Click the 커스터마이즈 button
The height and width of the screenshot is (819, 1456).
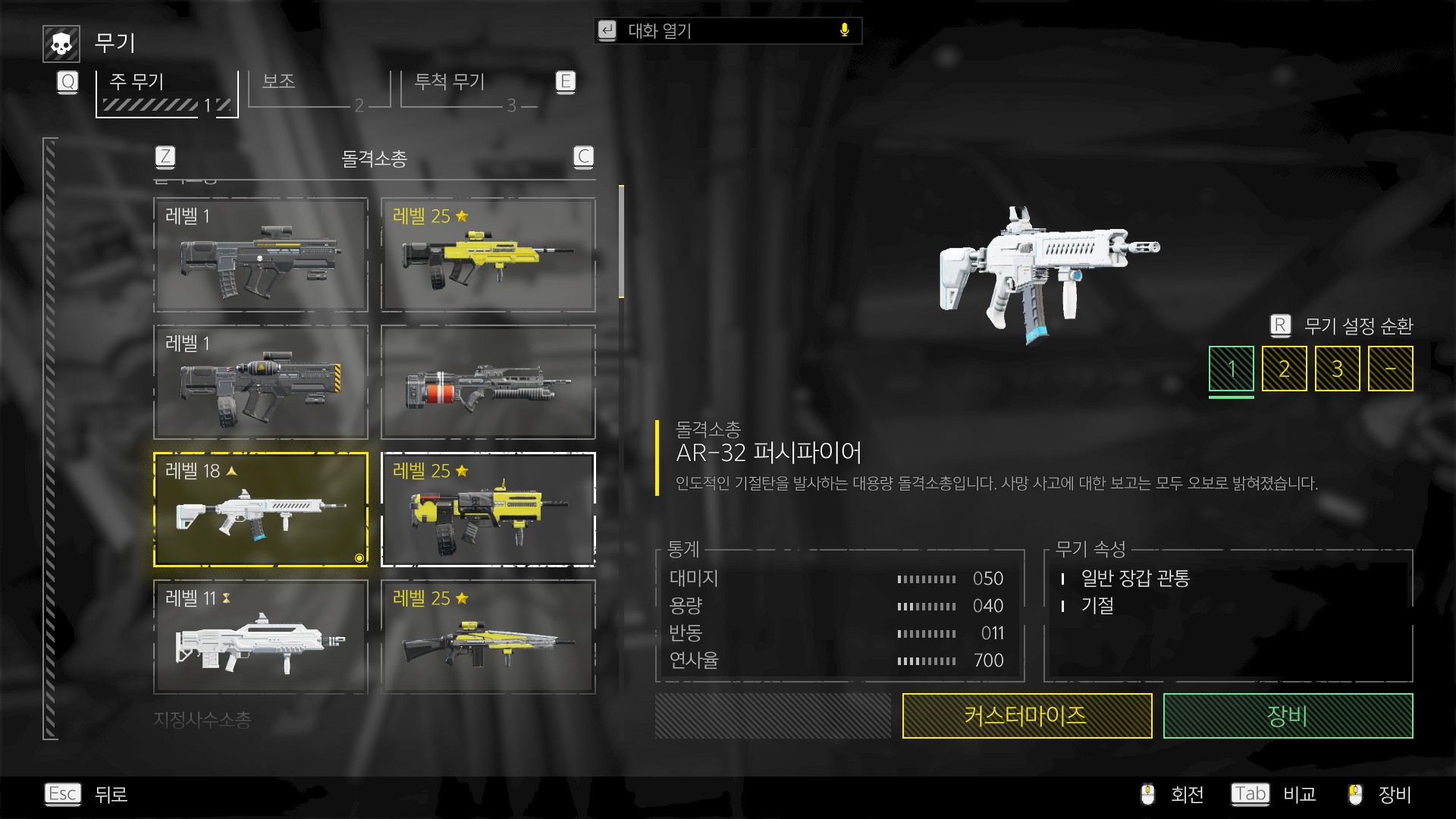coord(1027,716)
